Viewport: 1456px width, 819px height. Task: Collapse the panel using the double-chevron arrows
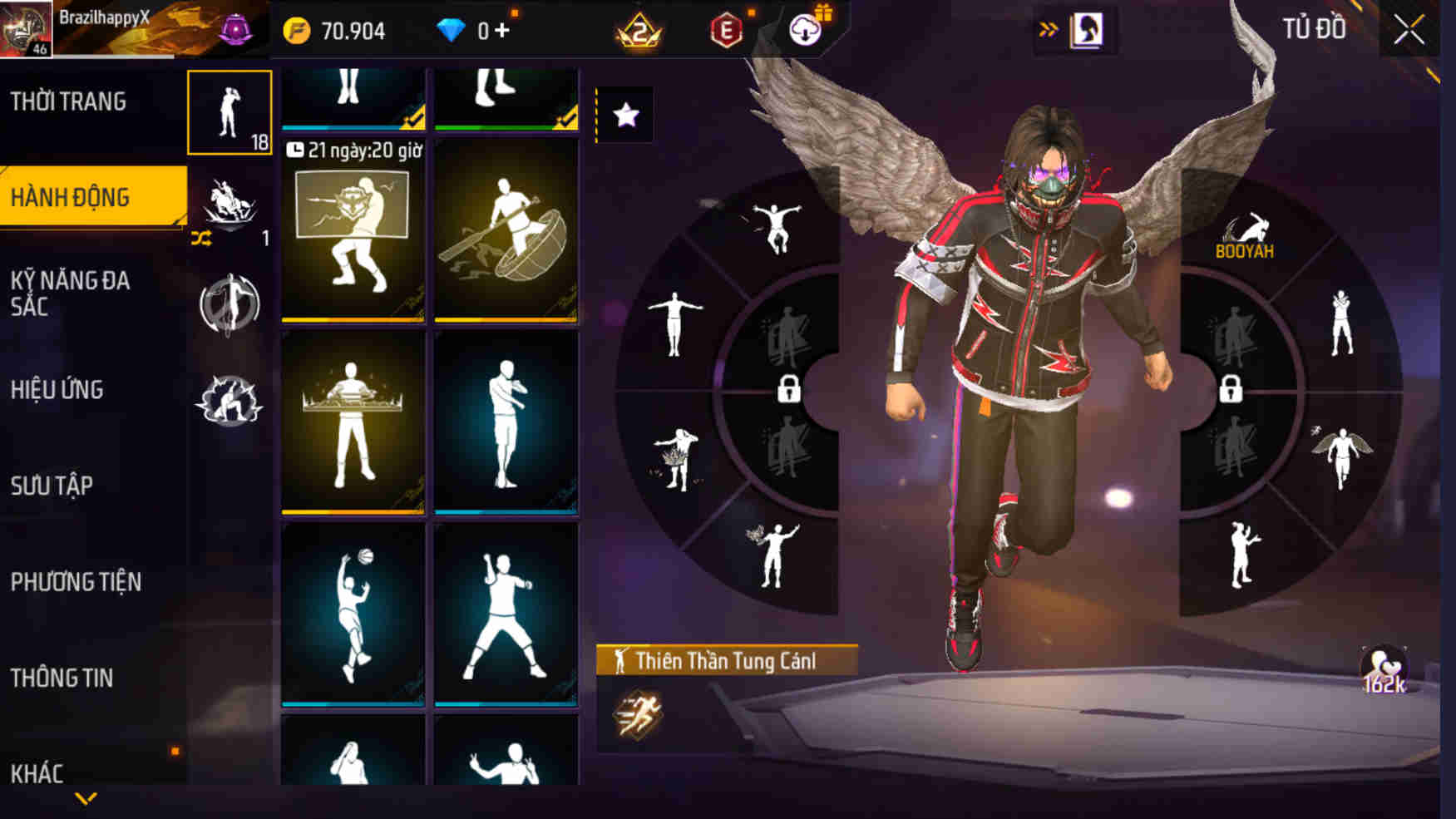1047,30
